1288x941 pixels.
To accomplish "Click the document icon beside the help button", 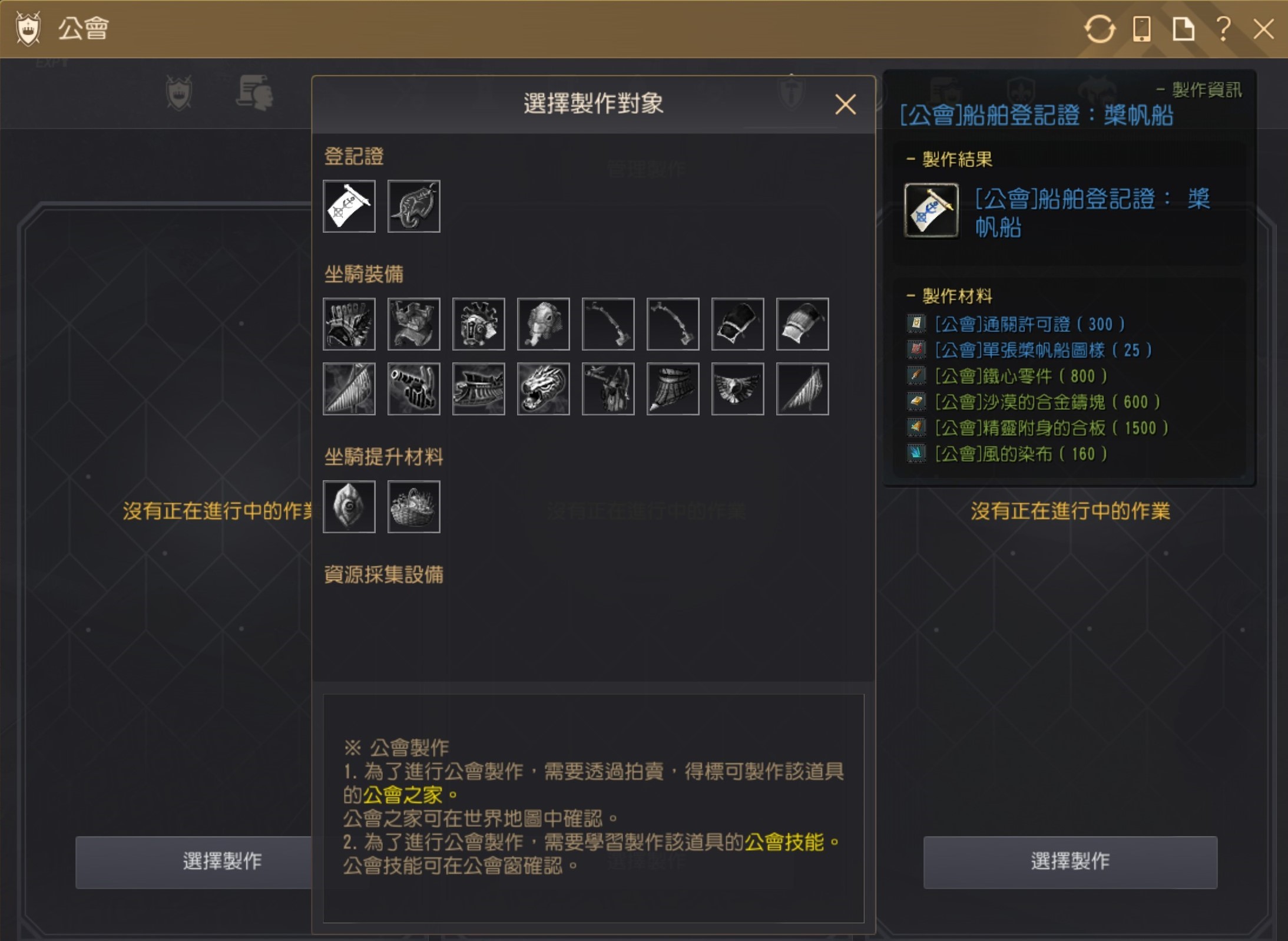I will tap(1184, 29).
